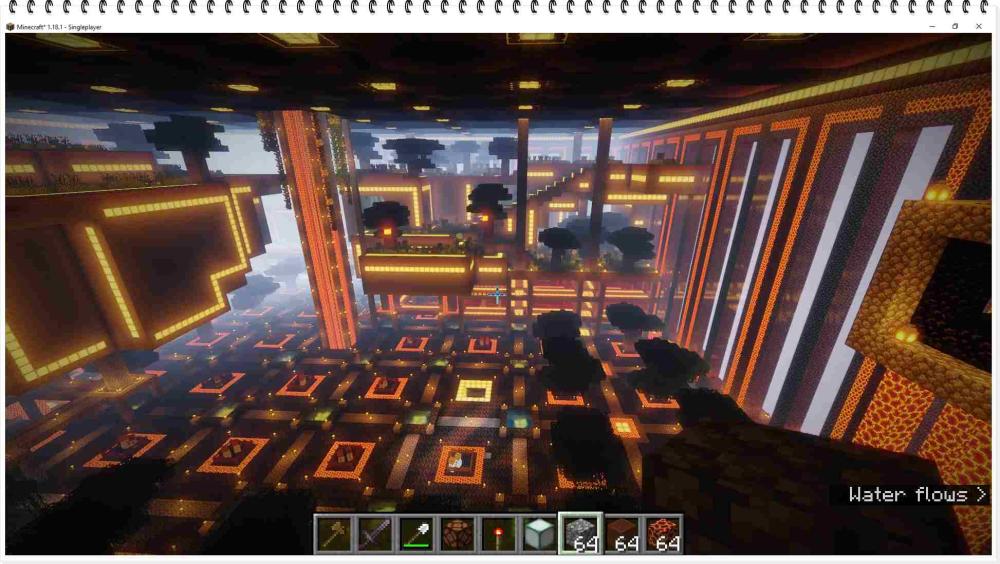Choose the highlighted gray stone block stack
Image resolution: width=1000 pixels, height=564 pixels.
pos(580,534)
